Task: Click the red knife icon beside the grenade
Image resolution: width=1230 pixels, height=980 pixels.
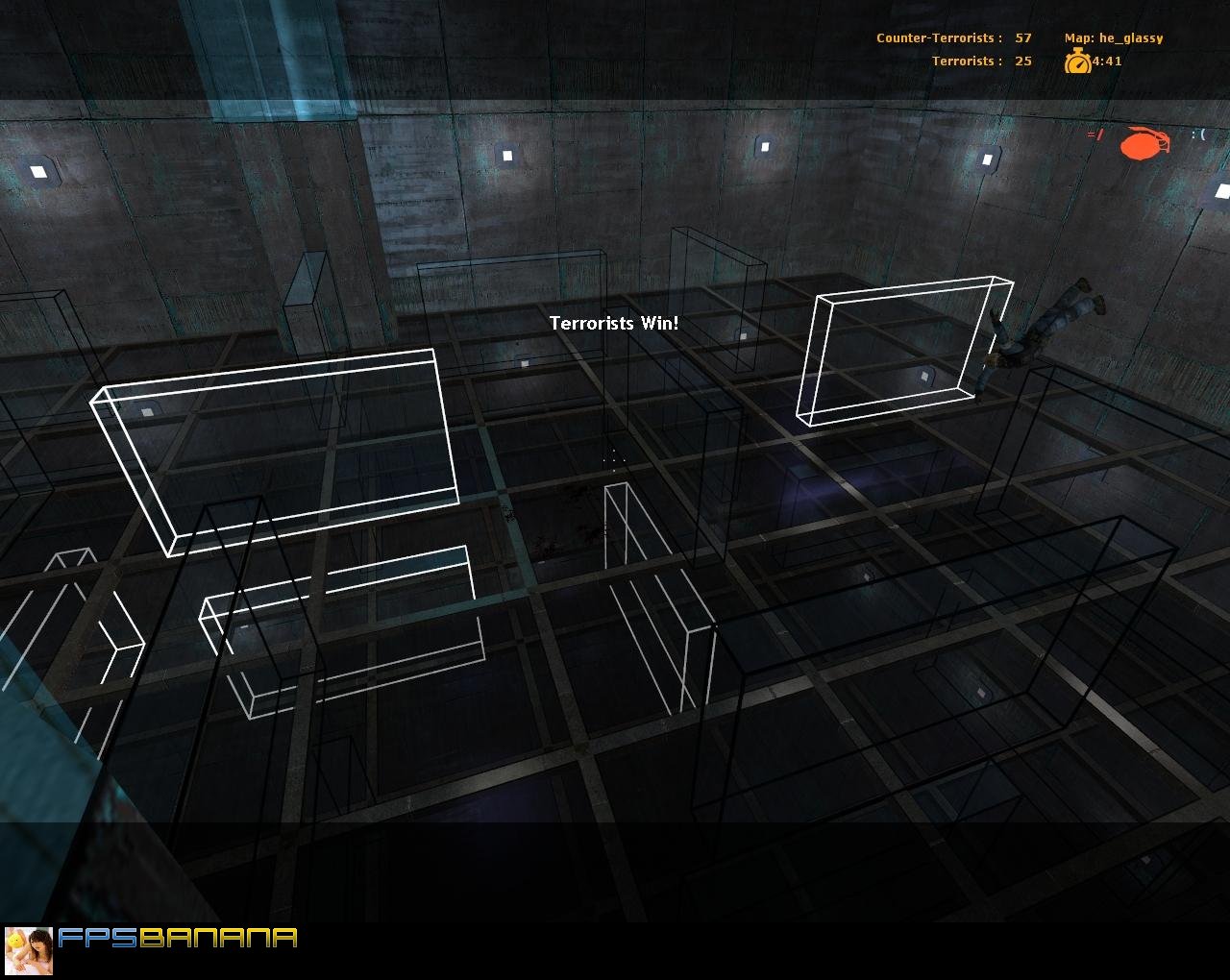Action: tap(1095, 136)
